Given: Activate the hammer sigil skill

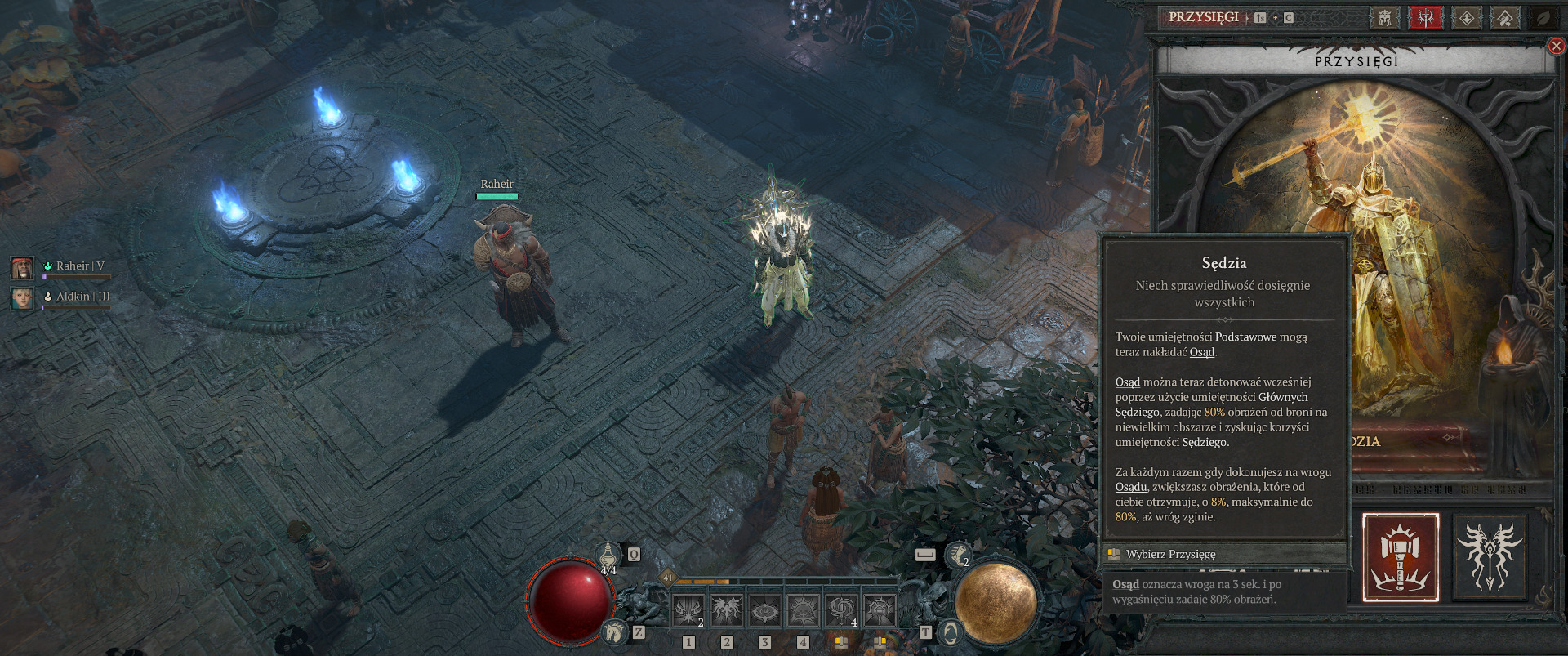Looking at the screenshot, I should pyautogui.click(x=880, y=610).
